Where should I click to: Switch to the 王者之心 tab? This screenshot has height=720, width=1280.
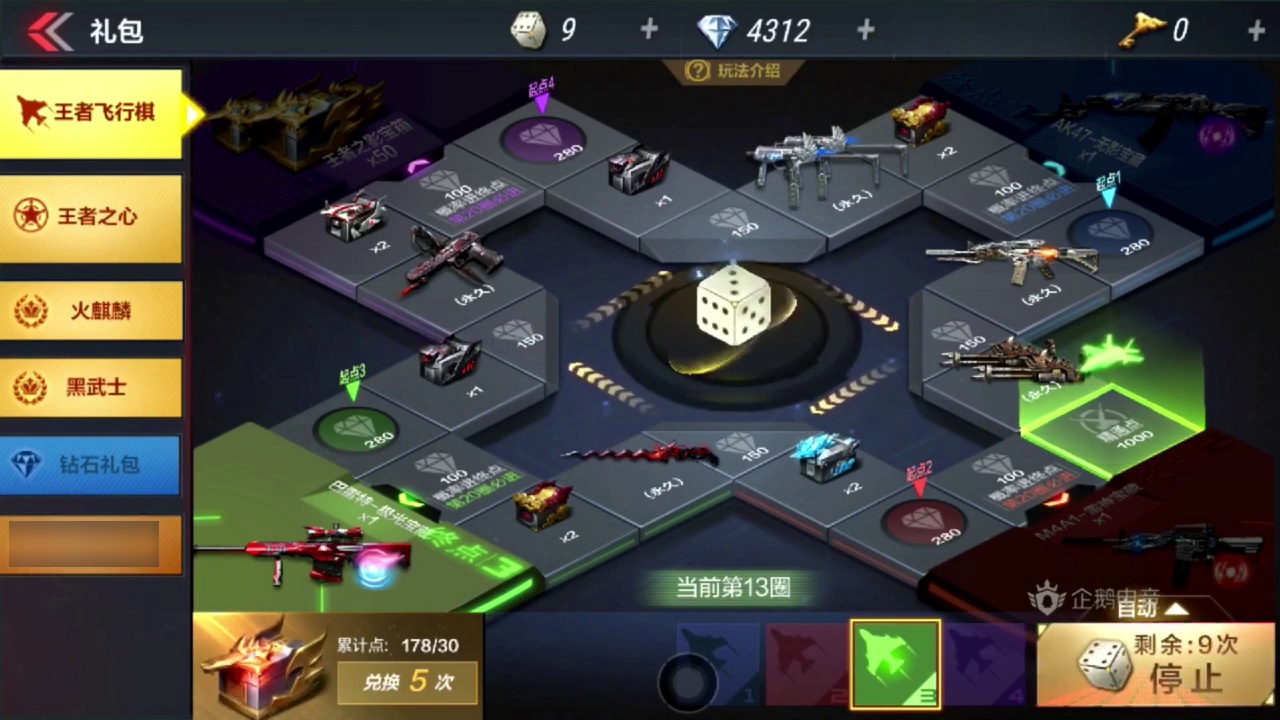click(x=91, y=217)
